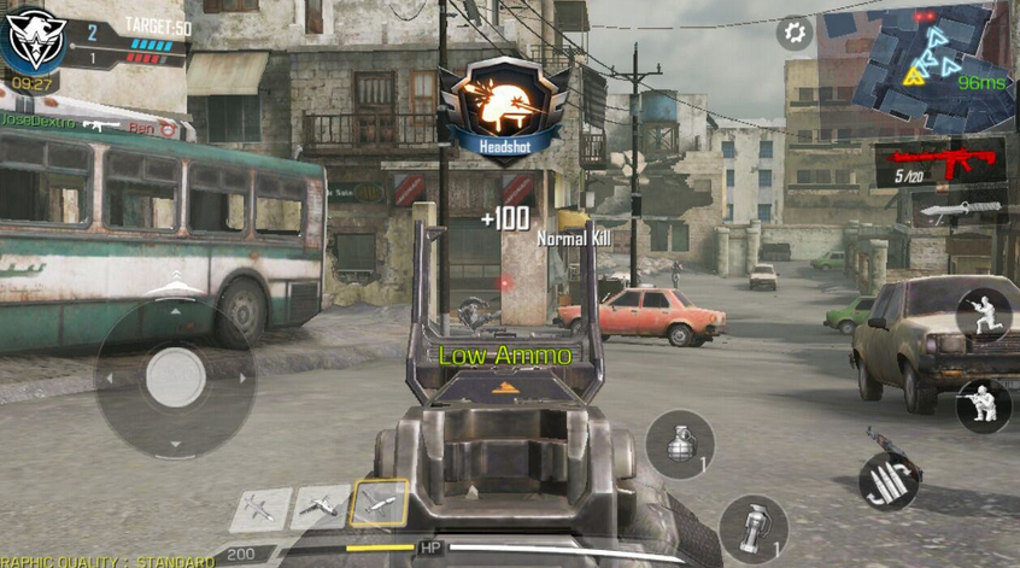The width and height of the screenshot is (1020, 568).
Task: Tap the movement joystick center knob
Action: point(176,378)
